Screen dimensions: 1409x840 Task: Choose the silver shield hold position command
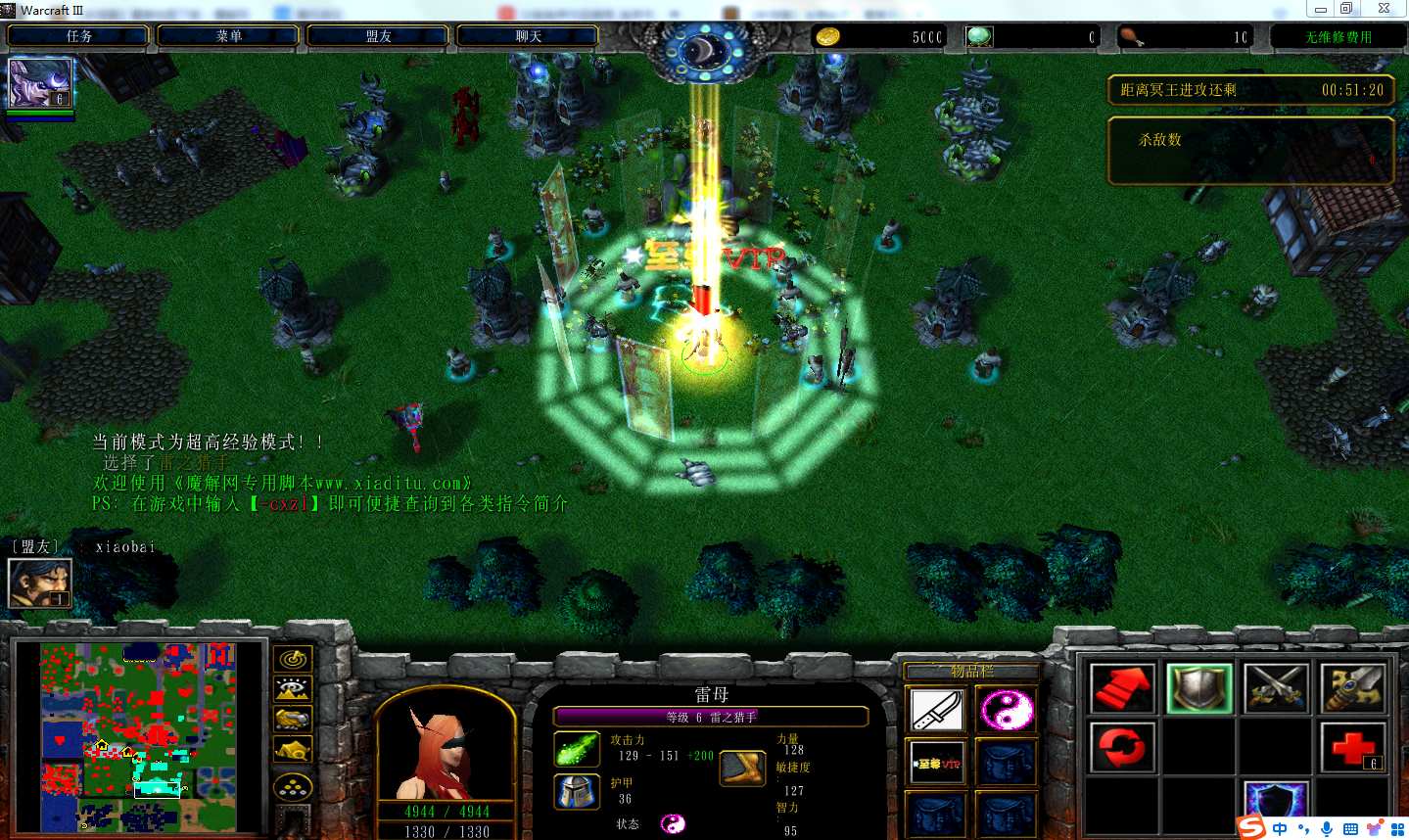tap(1199, 688)
